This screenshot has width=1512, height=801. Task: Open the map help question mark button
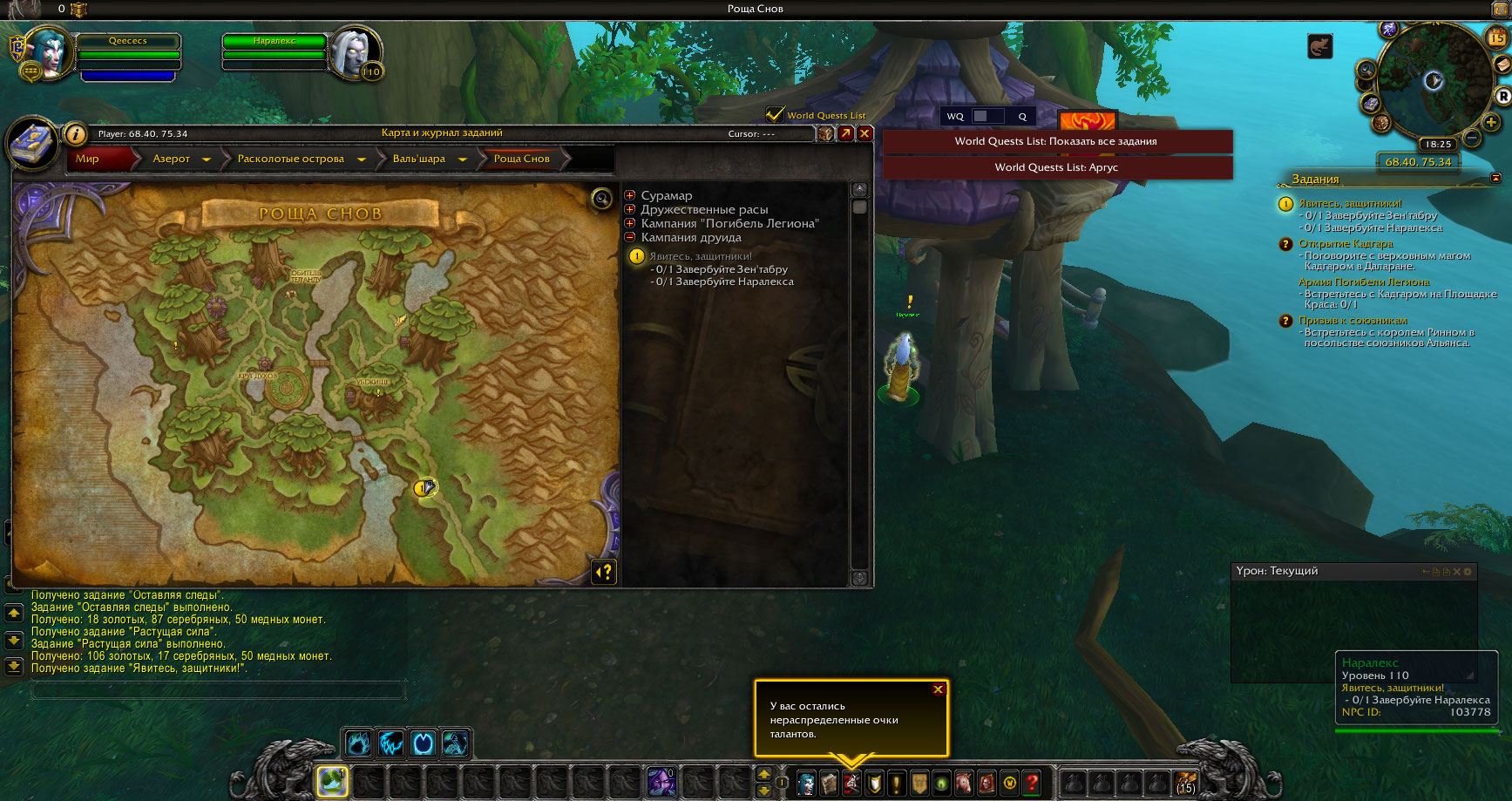point(604,572)
